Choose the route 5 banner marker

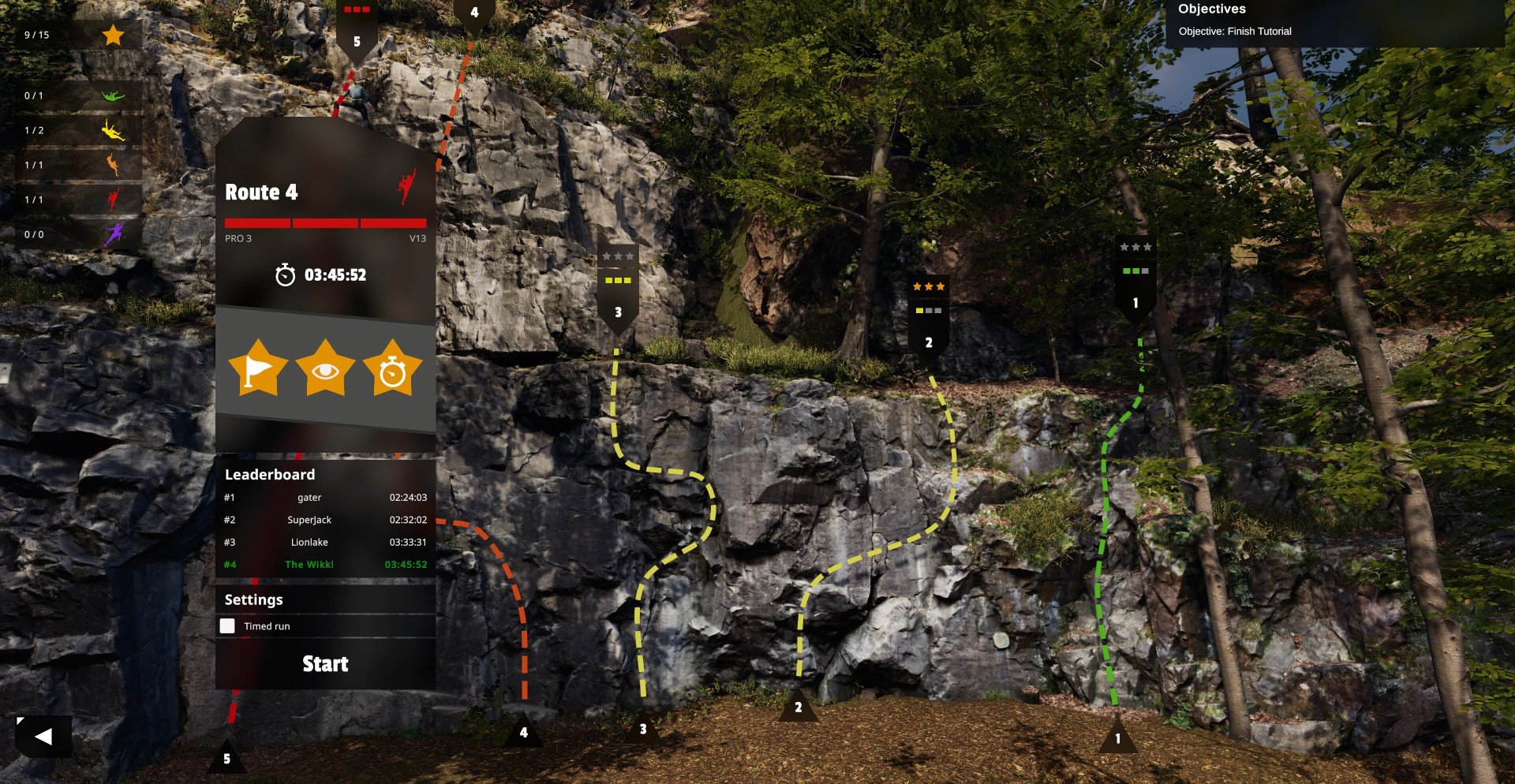[357, 32]
